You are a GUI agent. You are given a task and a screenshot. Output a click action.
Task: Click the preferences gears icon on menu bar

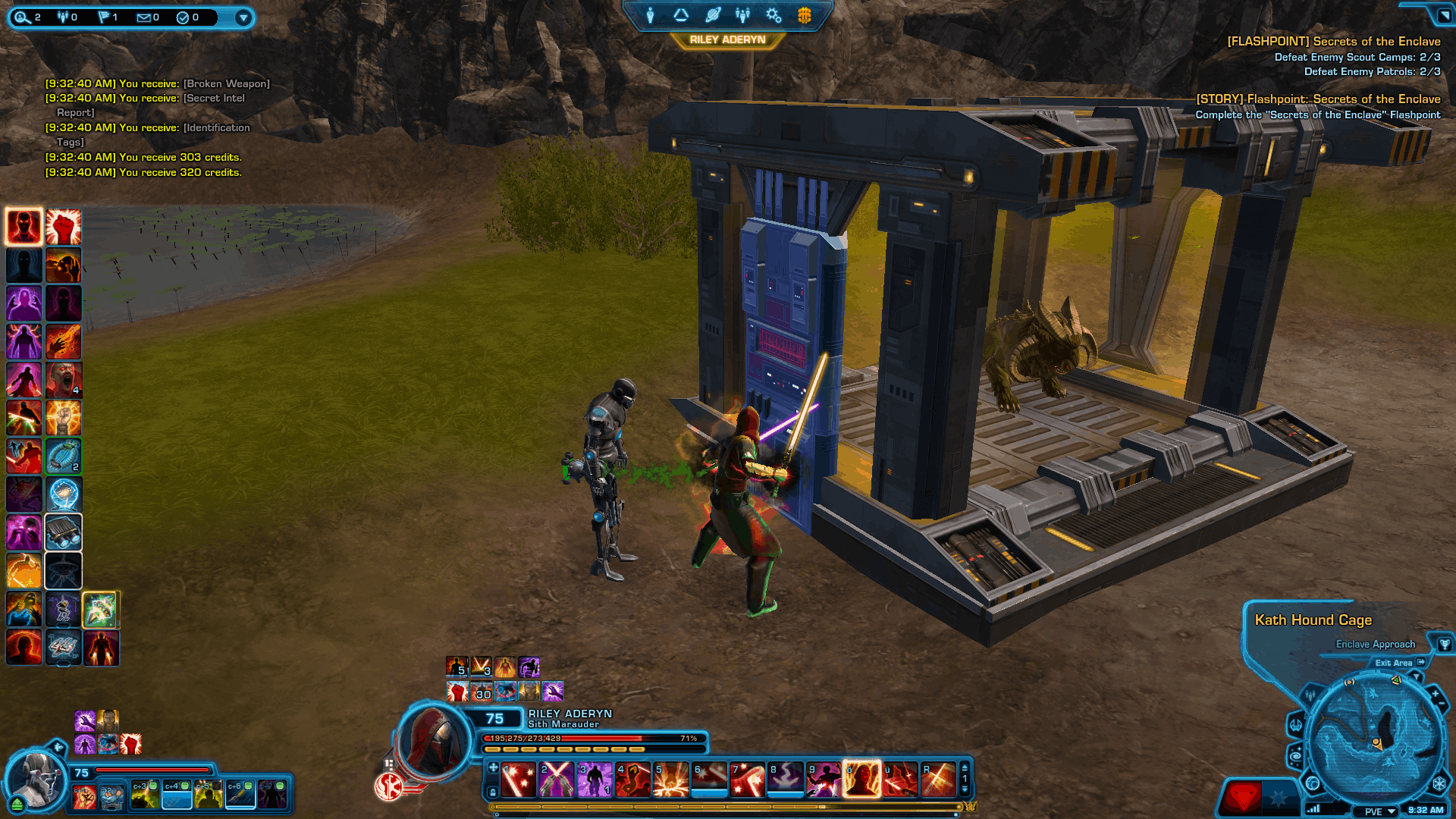point(773,15)
